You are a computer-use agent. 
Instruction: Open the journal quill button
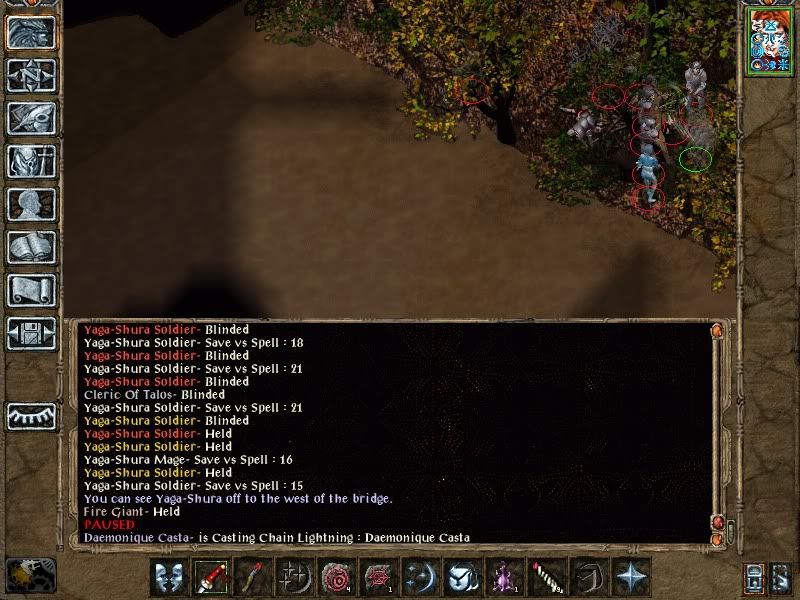[31, 118]
